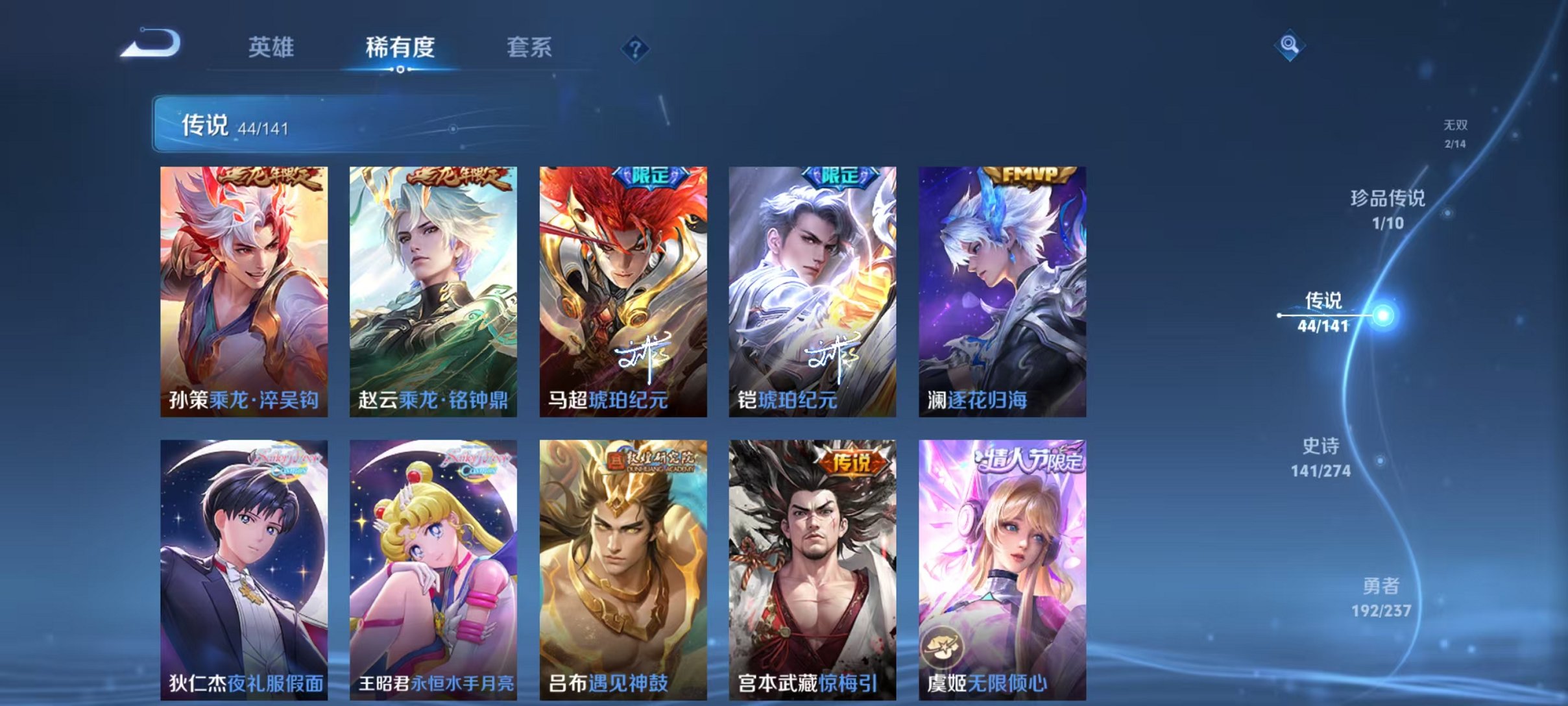Image resolution: width=1568 pixels, height=706 pixels.
Task: Select the 稀有度 tab
Action: [400, 47]
